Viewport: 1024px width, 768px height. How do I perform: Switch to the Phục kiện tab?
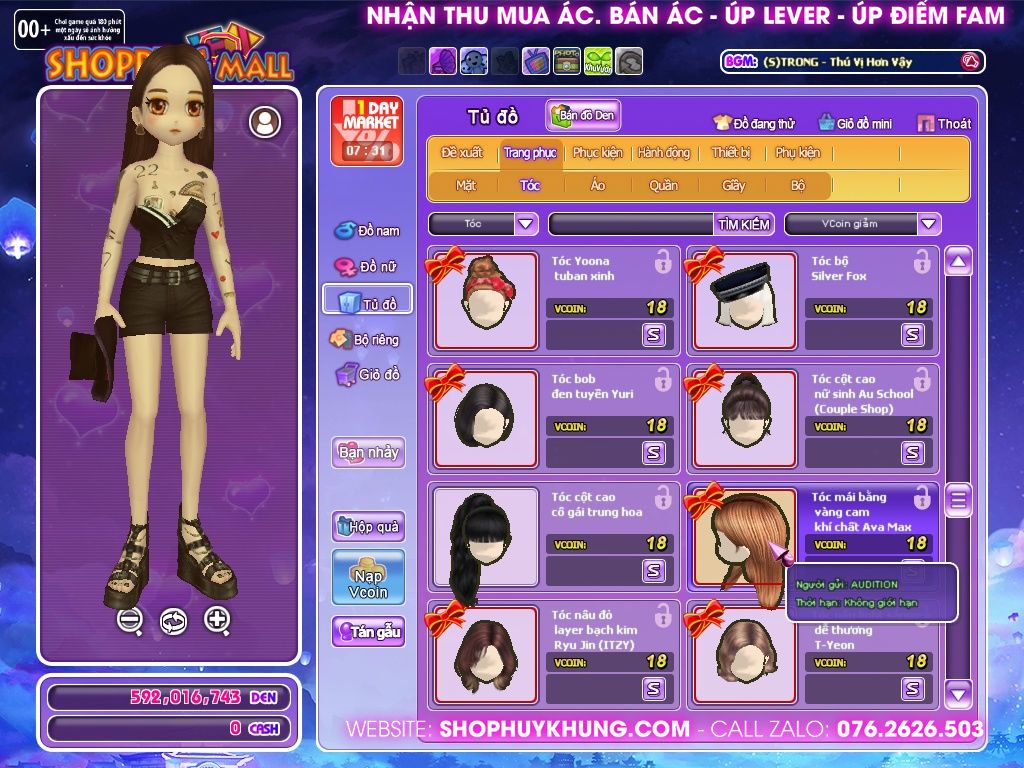click(597, 153)
